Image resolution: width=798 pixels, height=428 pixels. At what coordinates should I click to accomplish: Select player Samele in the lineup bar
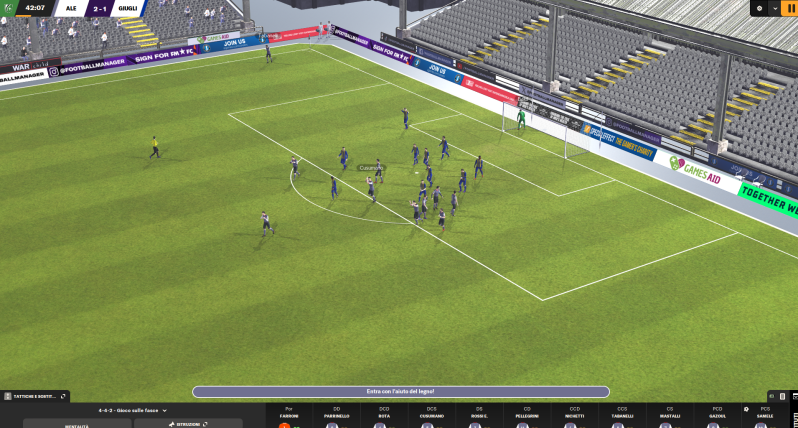click(765, 415)
